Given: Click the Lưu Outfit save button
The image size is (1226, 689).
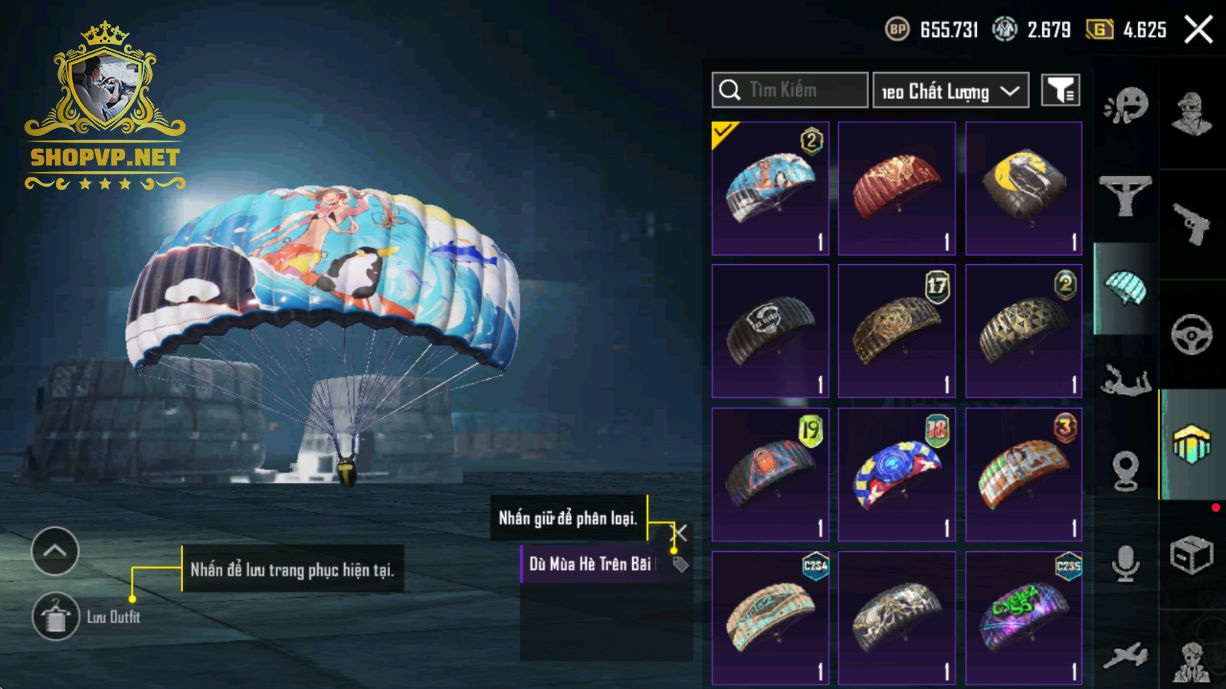Looking at the screenshot, I should pyautogui.click(x=56, y=617).
